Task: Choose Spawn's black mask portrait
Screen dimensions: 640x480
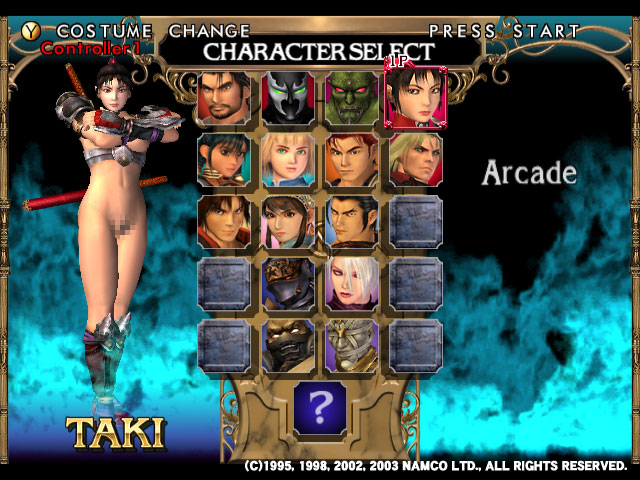Action: 289,97
